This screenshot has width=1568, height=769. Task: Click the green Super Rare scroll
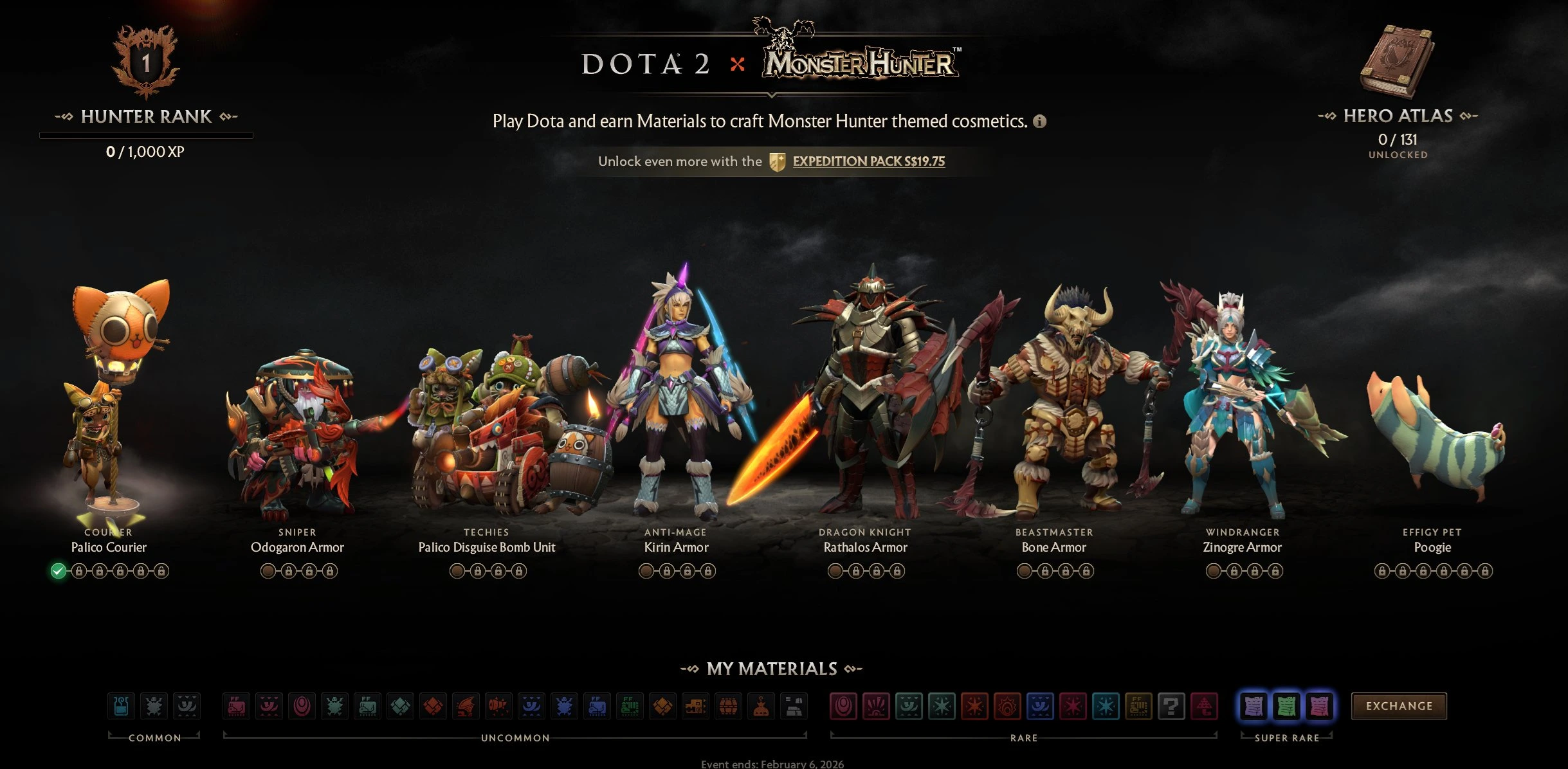(x=1285, y=706)
